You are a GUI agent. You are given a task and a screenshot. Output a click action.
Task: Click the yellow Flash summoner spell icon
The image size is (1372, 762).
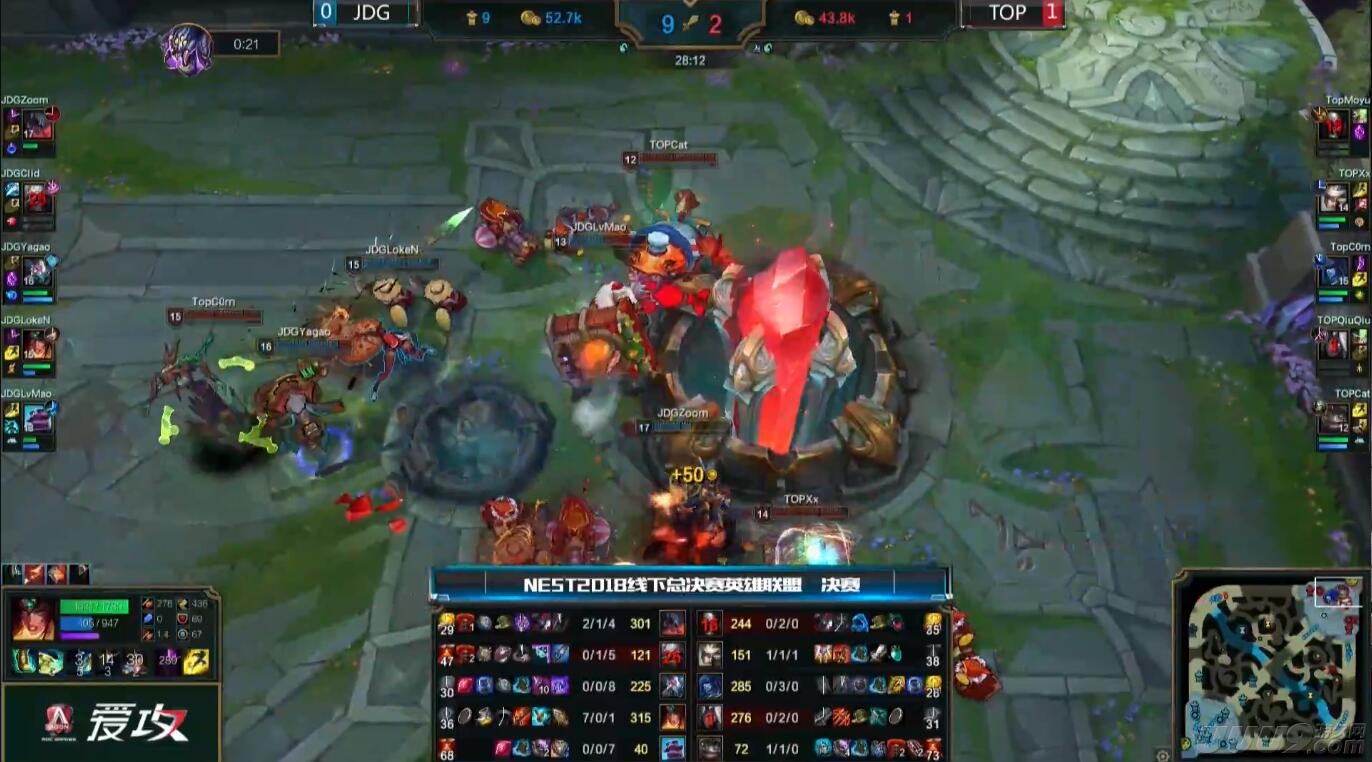[197, 662]
